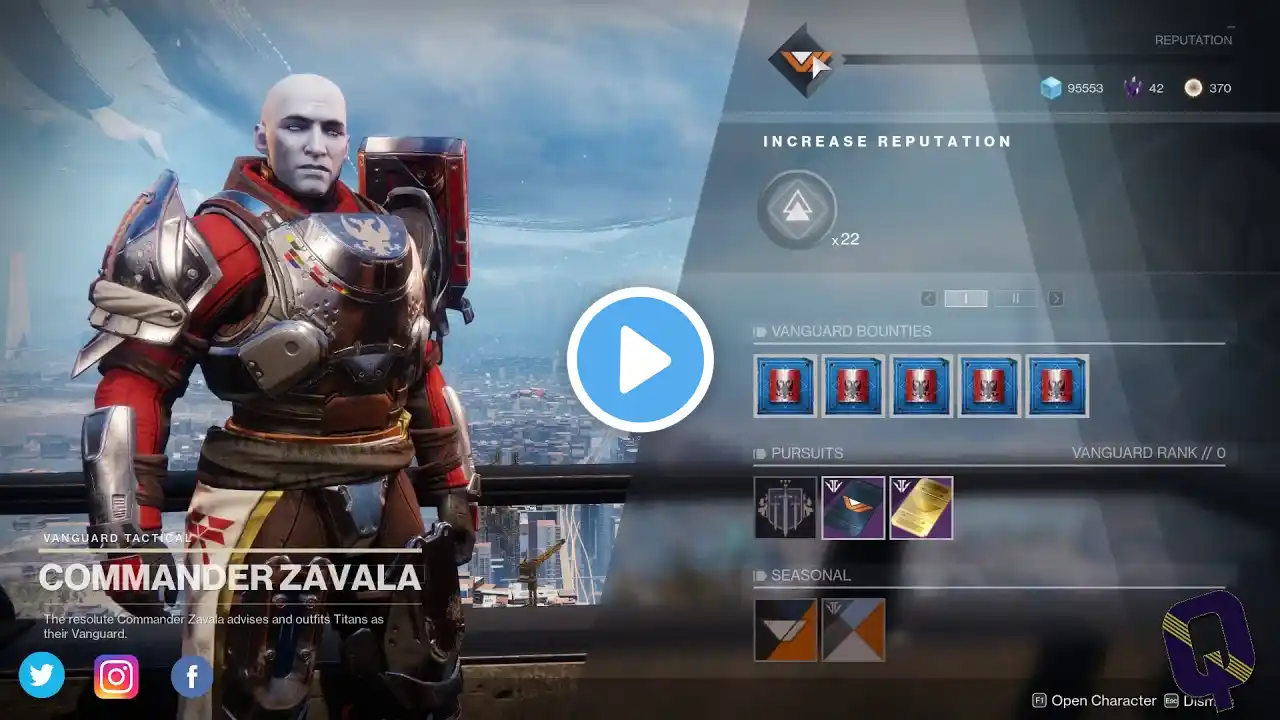Open the Instagram link

point(117,677)
